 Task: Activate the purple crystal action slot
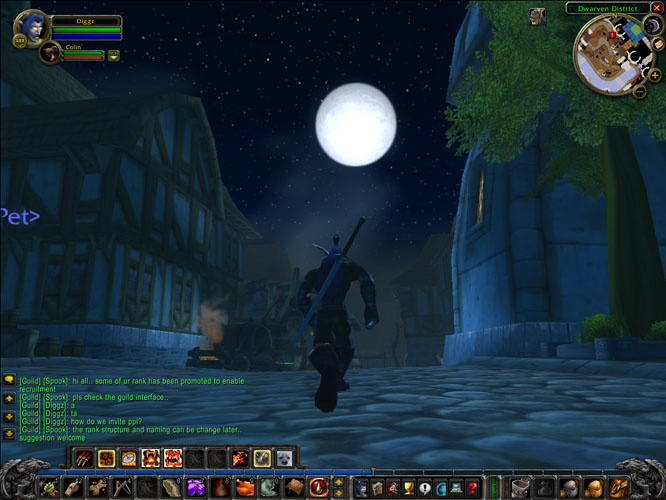pyautogui.click(x=195, y=488)
